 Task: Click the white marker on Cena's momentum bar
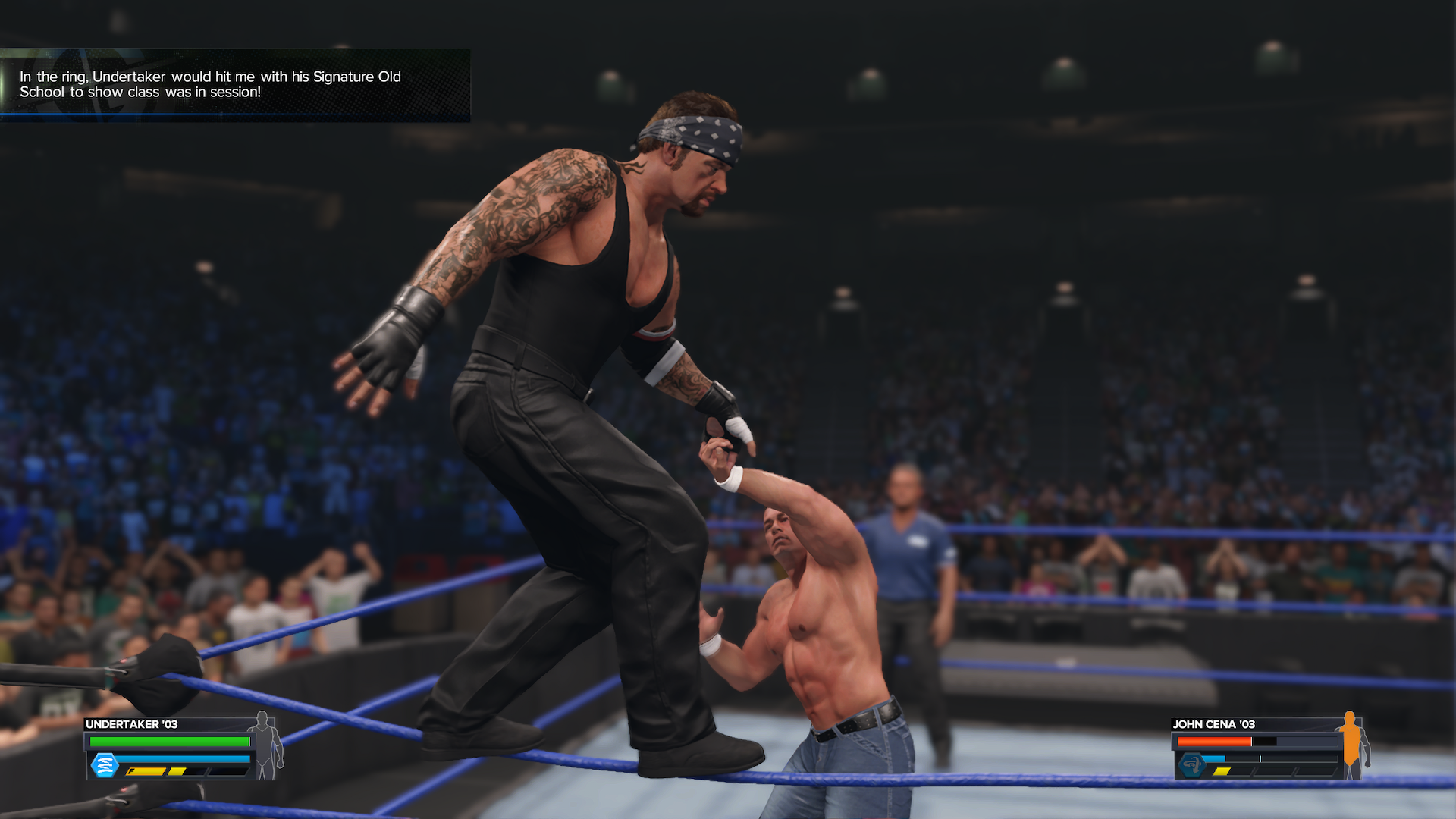[1260, 758]
